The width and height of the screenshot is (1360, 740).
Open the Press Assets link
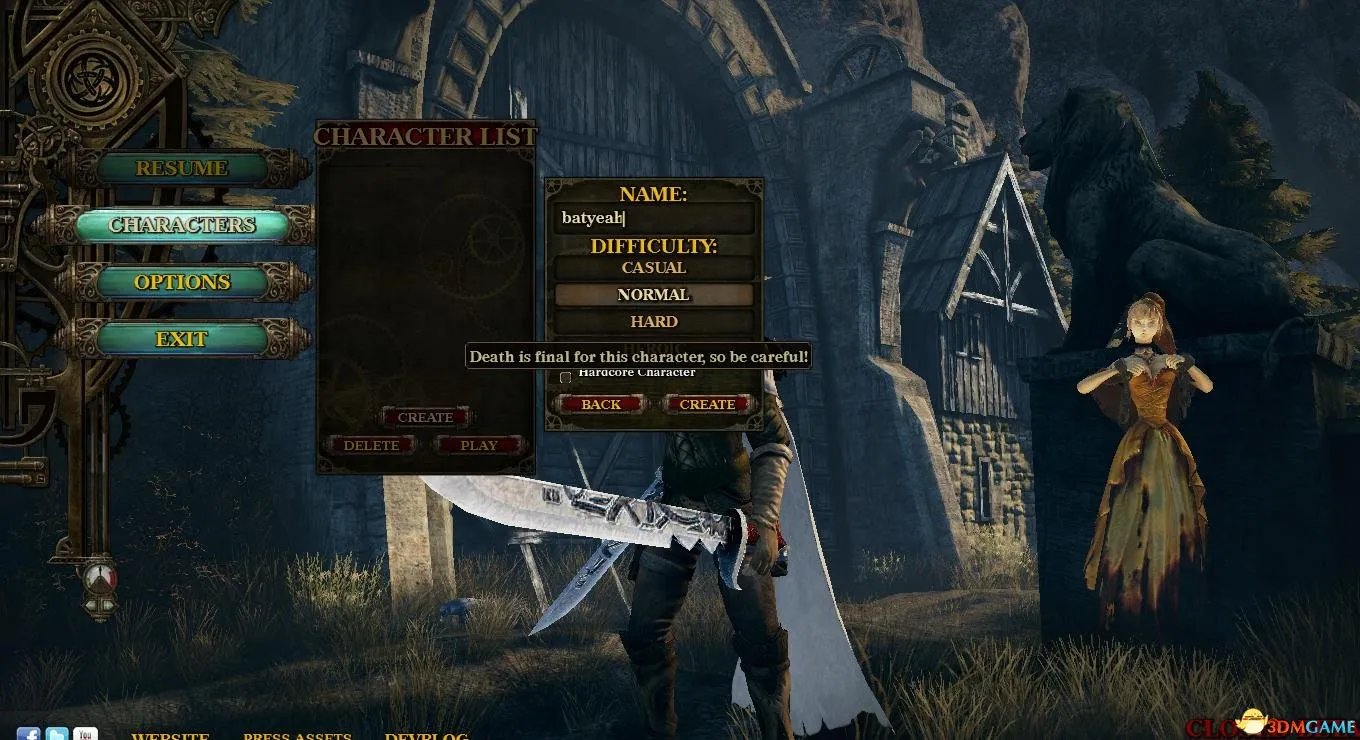click(x=297, y=736)
